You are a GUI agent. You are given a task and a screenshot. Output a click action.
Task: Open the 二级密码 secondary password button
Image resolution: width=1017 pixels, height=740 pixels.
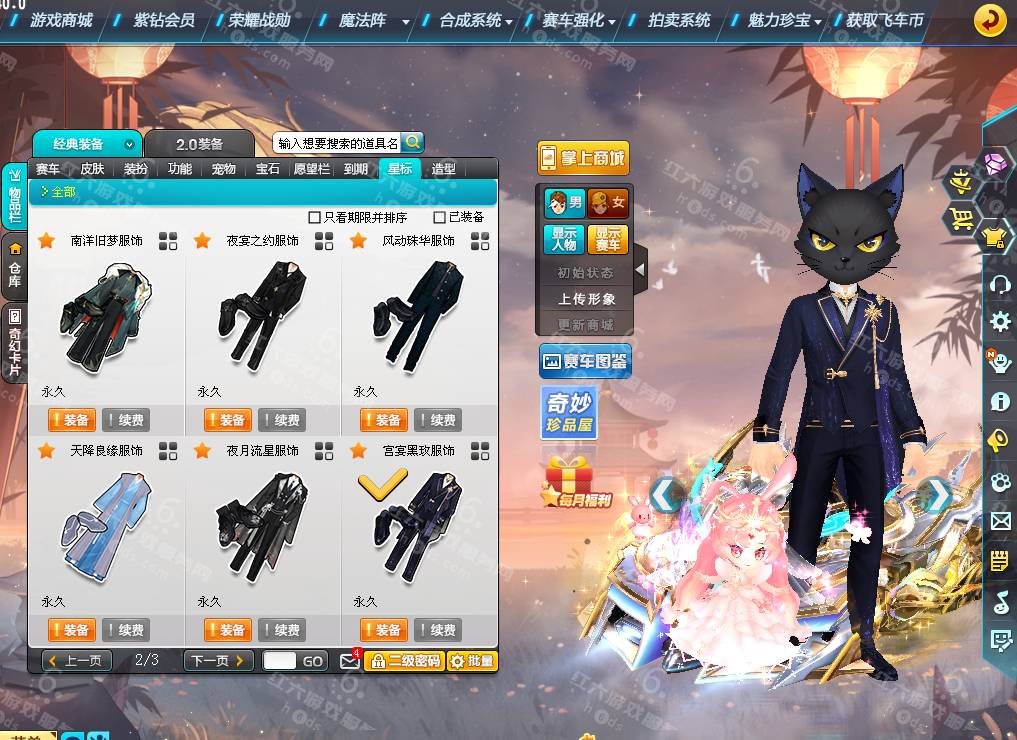404,661
